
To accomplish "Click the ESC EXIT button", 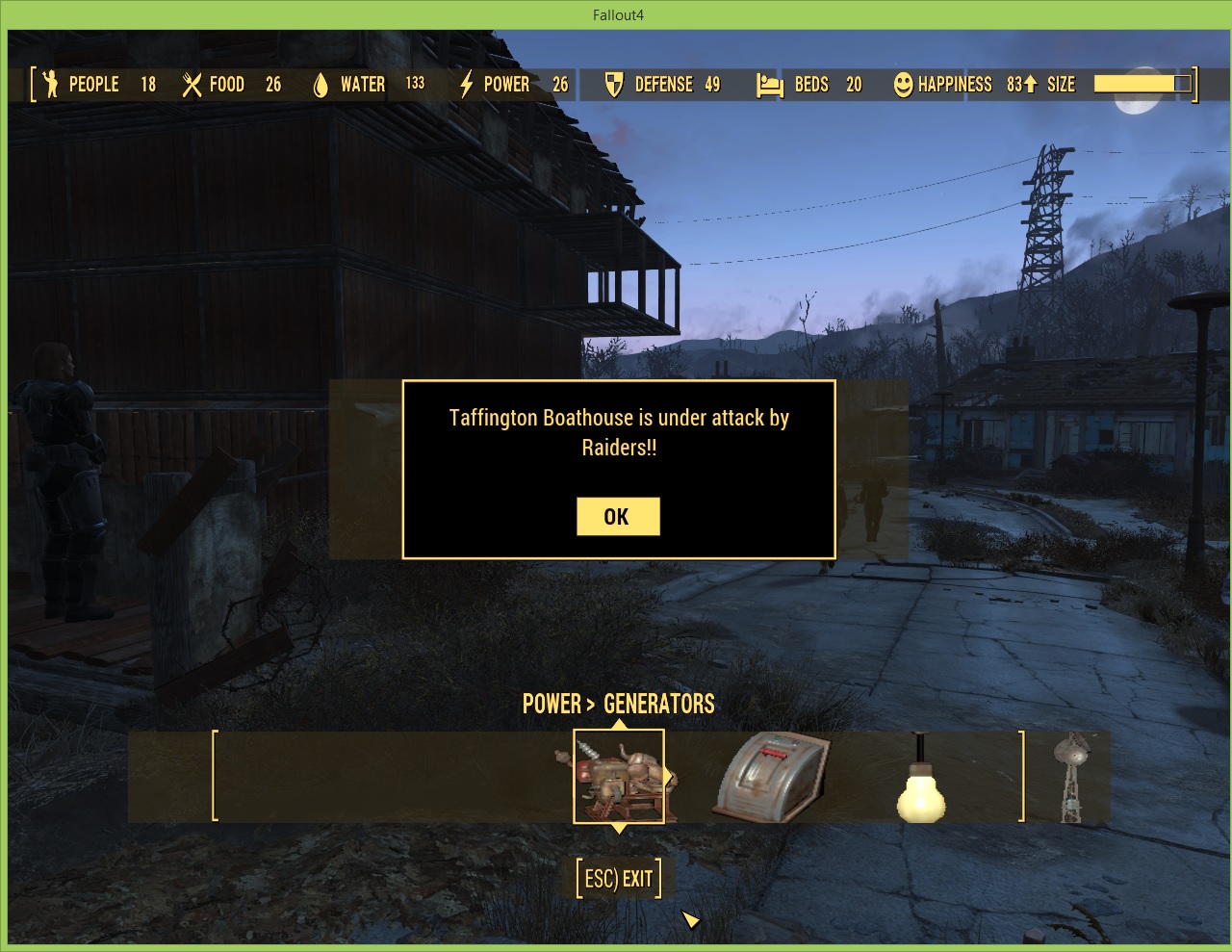I will 617,877.
